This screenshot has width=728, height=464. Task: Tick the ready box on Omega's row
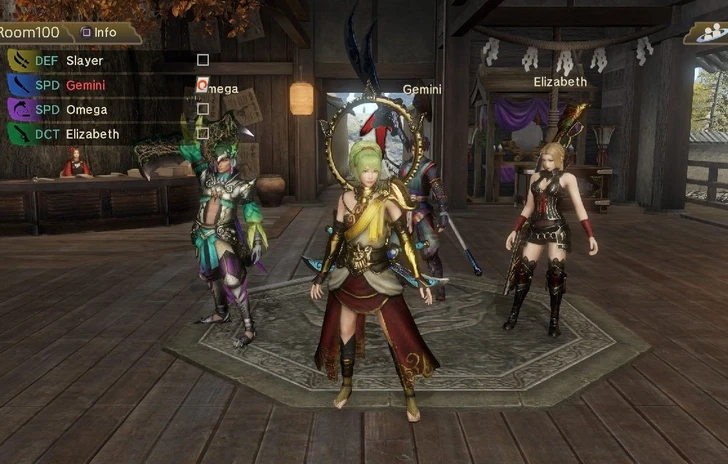coord(203,108)
